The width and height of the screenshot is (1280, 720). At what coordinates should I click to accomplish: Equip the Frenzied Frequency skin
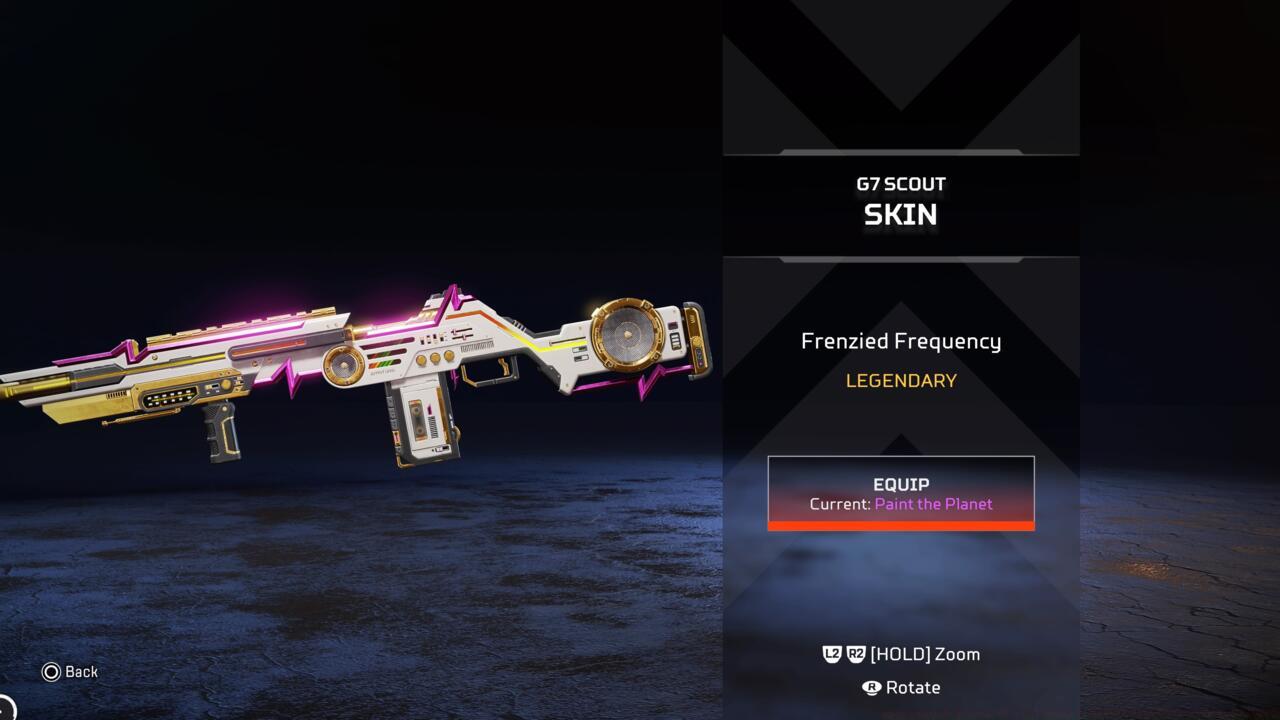pyautogui.click(x=900, y=492)
